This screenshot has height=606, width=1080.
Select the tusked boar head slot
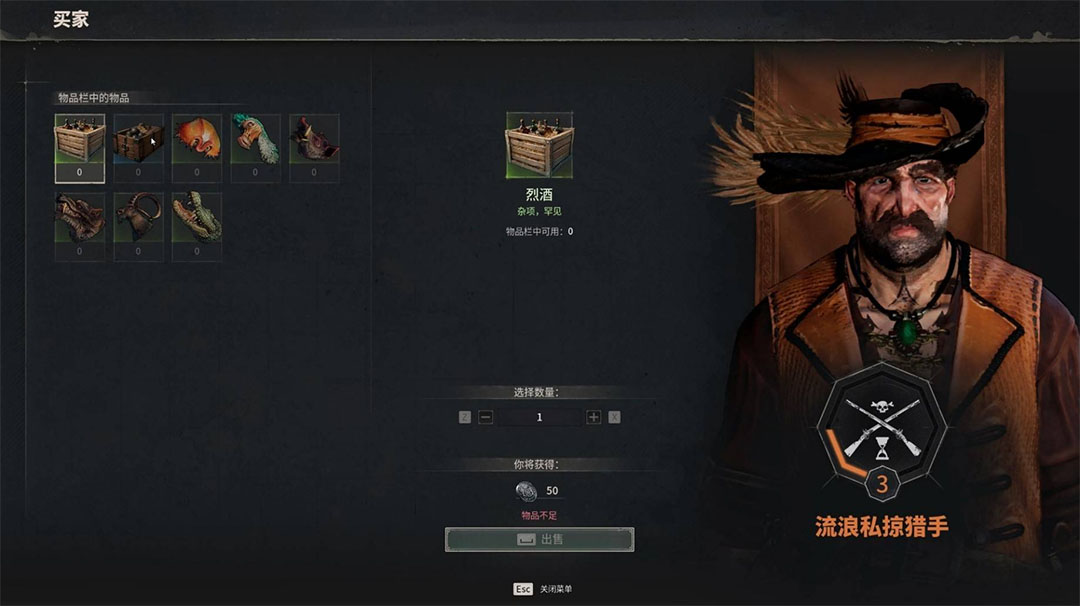click(314, 140)
